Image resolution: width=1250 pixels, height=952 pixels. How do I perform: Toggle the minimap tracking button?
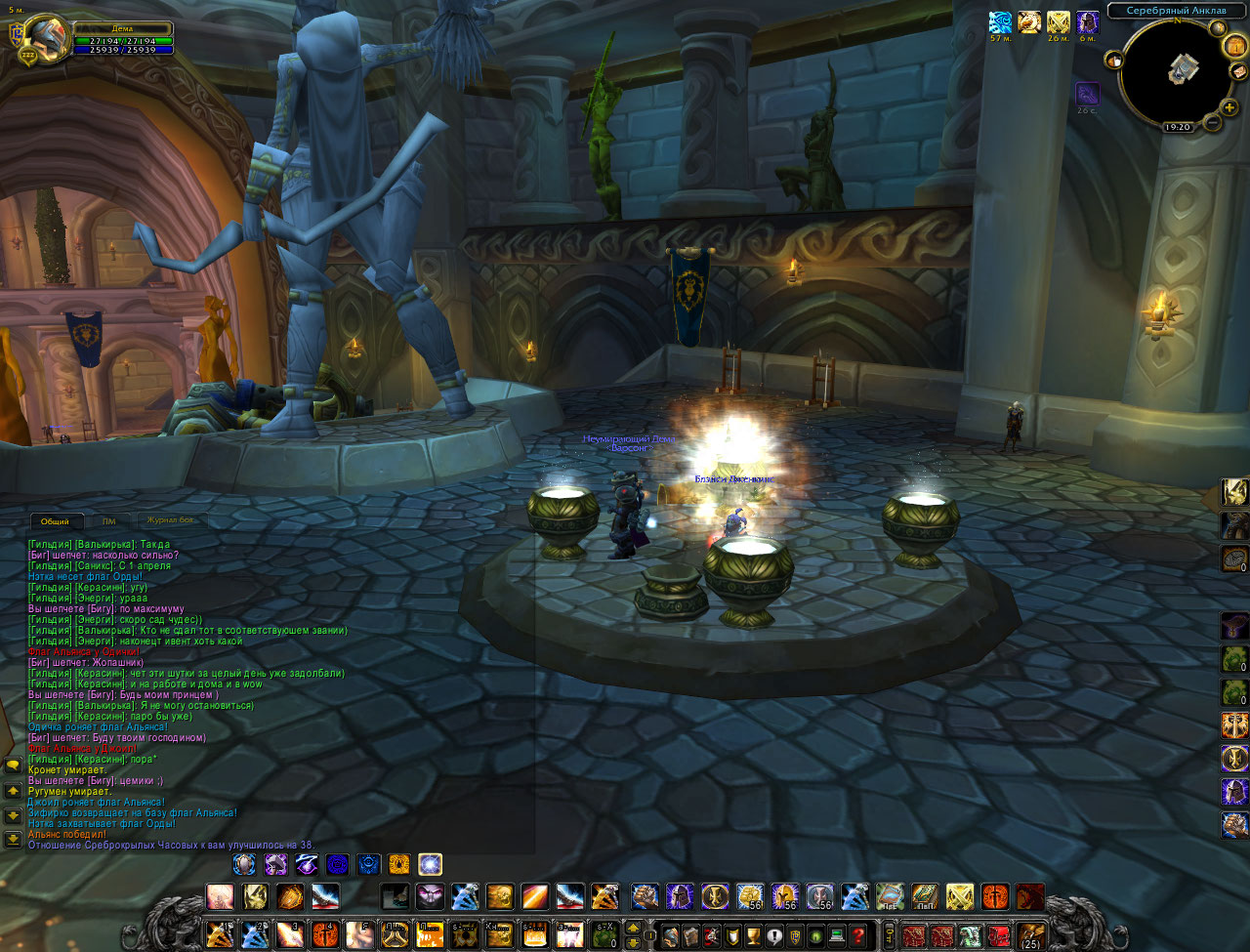click(x=1114, y=61)
